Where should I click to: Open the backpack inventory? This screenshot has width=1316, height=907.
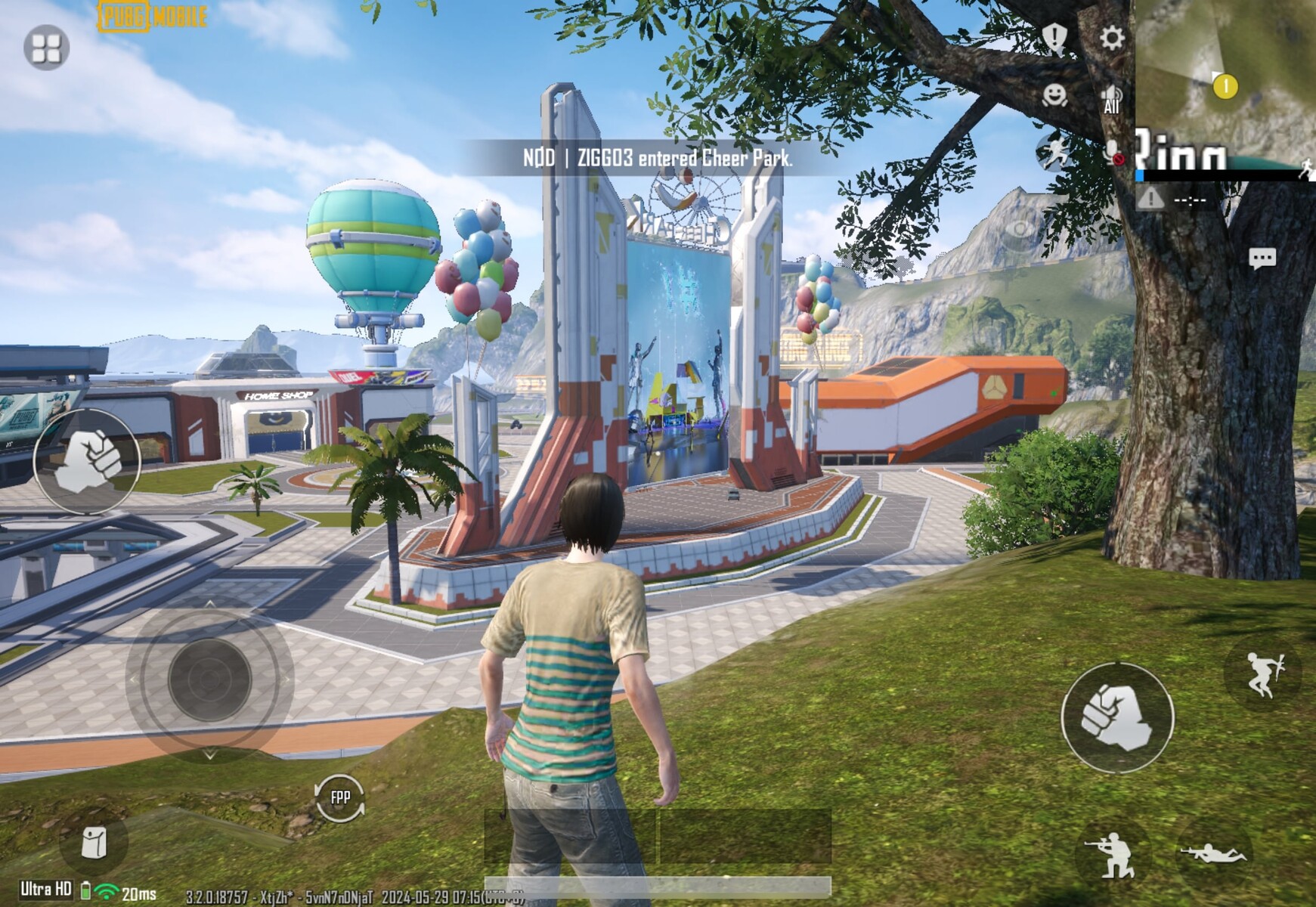pos(94,842)
